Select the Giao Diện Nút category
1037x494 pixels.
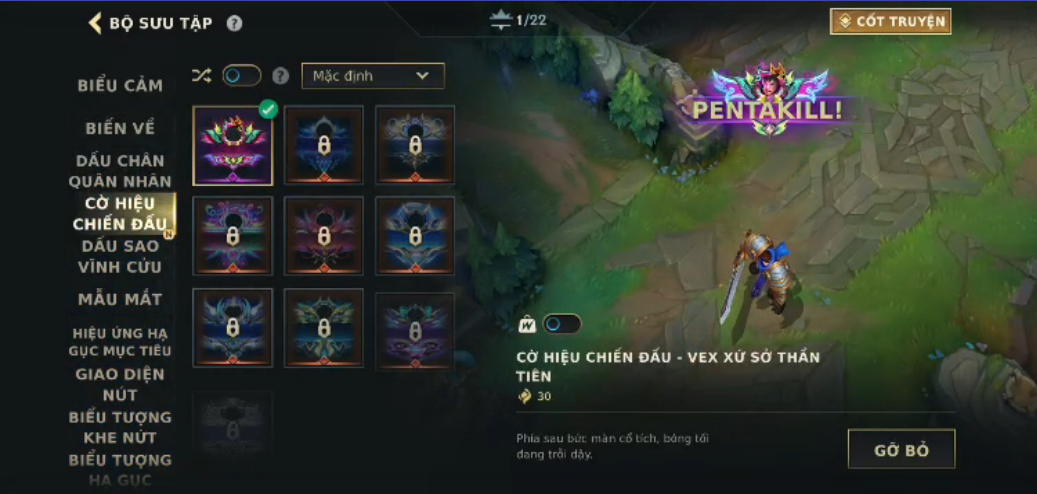pyautogui.click(x=120, y=384)
